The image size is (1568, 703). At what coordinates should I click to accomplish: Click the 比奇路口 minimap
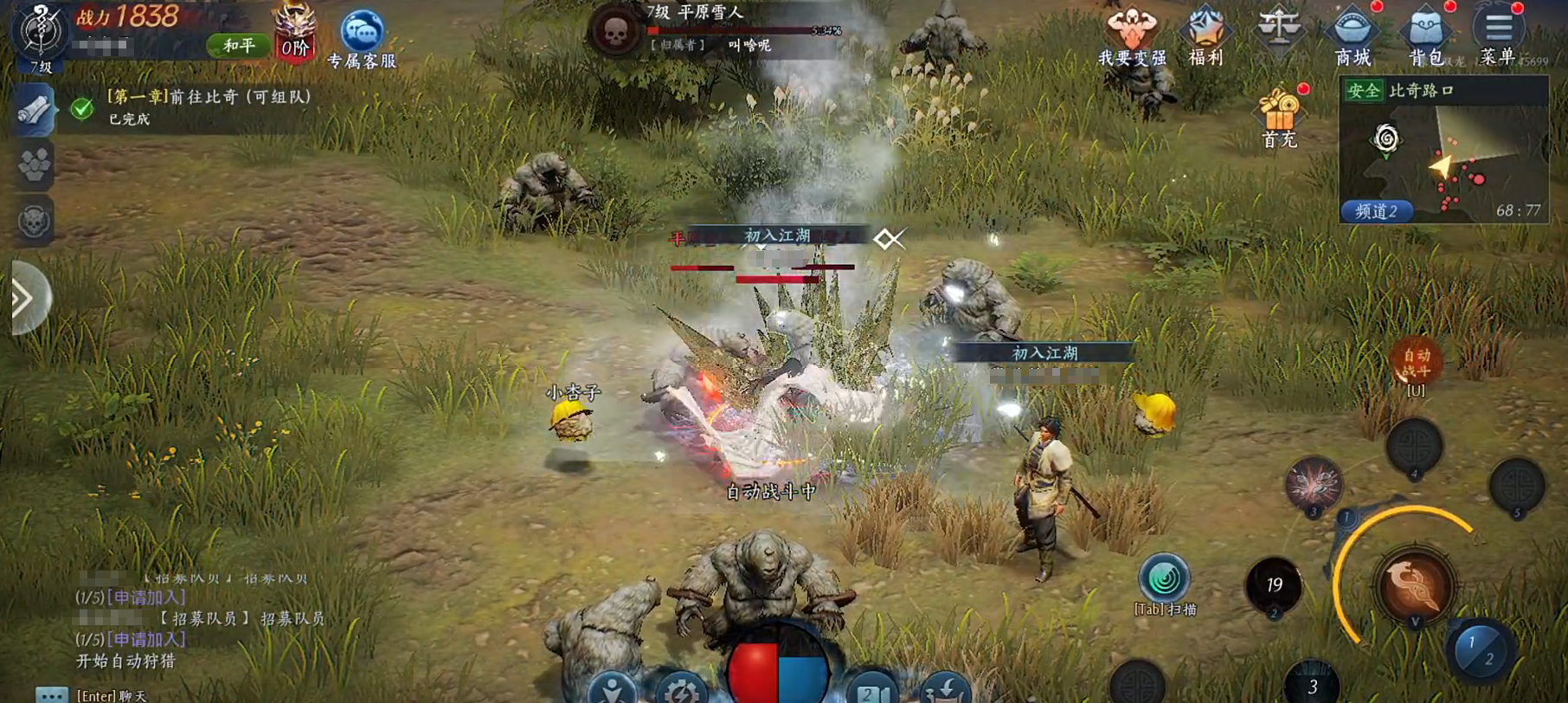pos(1443,156)
